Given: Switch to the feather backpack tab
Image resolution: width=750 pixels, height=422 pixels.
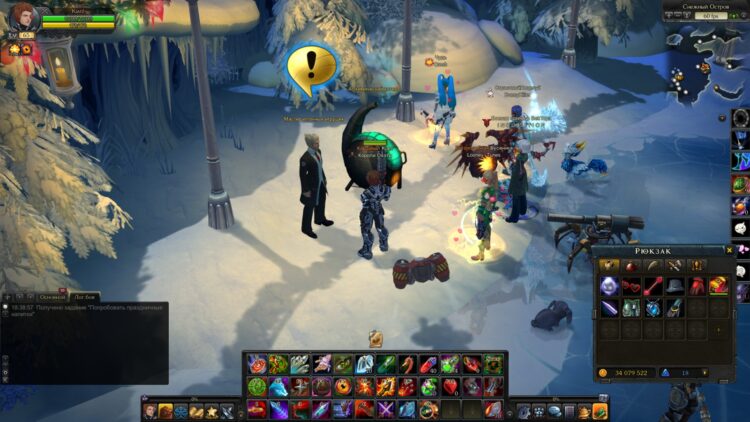Looking at the screenshot, I should [653, 265].
